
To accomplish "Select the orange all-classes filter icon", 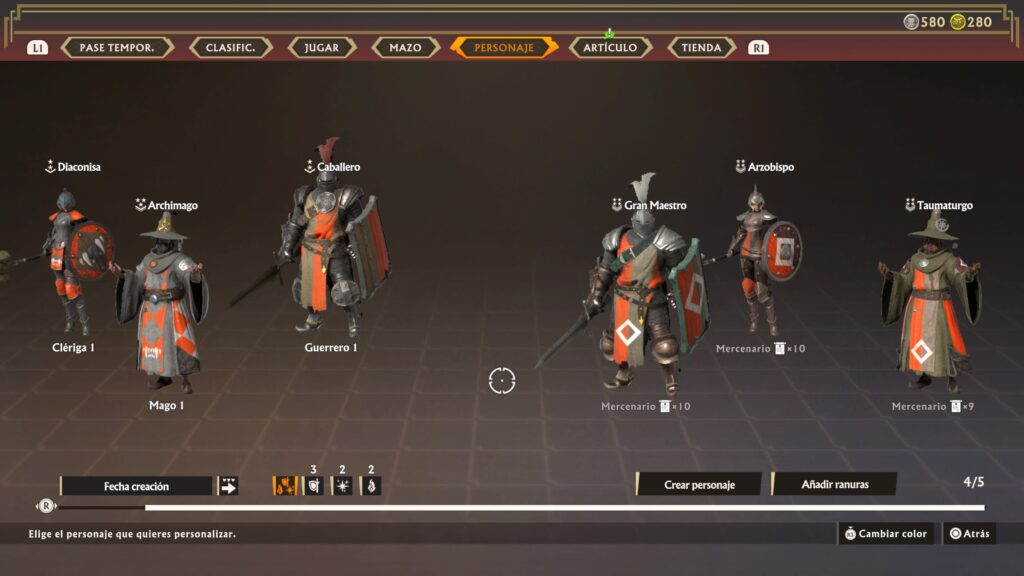I will (285, 486).
